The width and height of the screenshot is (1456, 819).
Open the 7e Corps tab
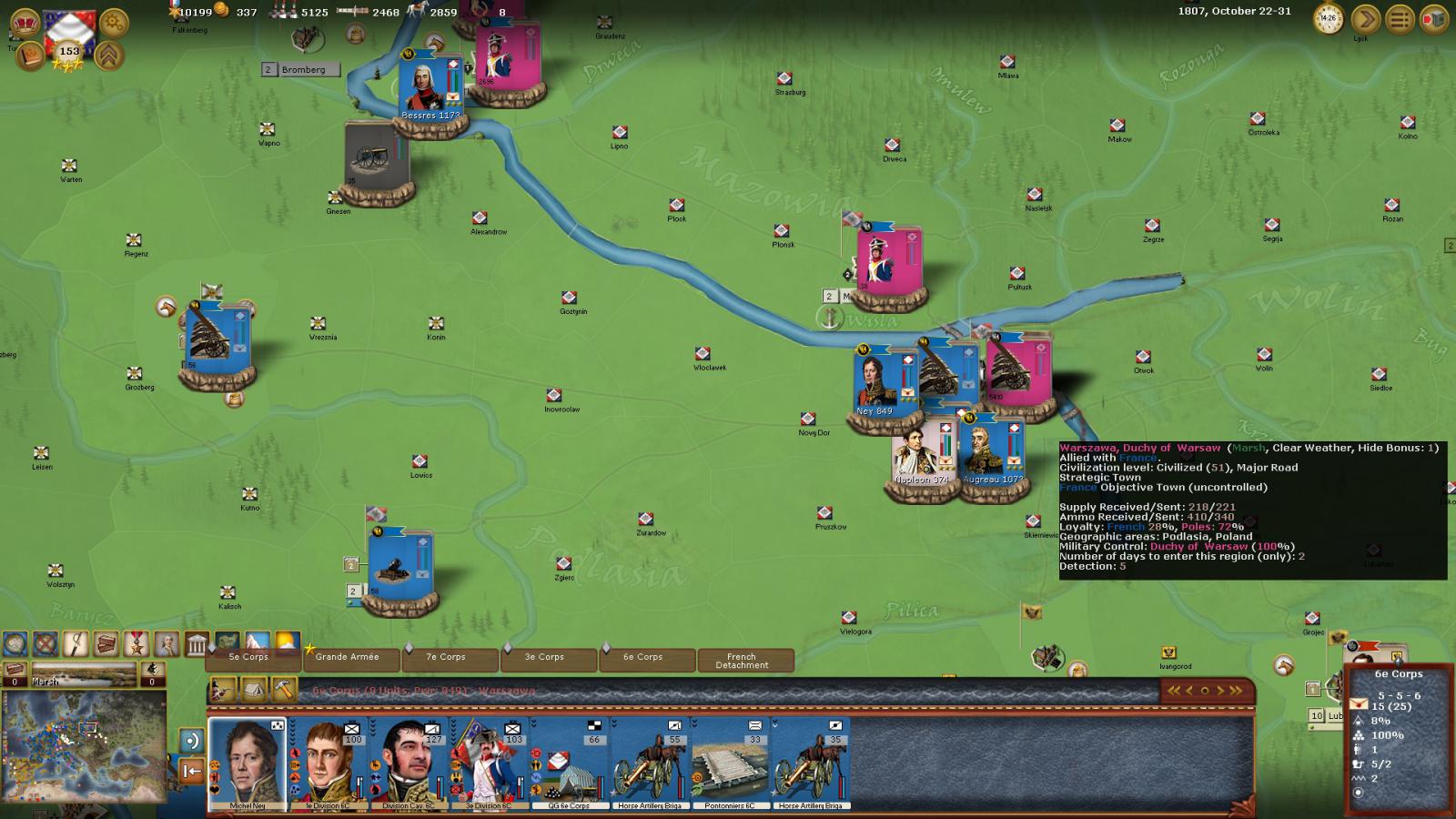click(446, 658)
